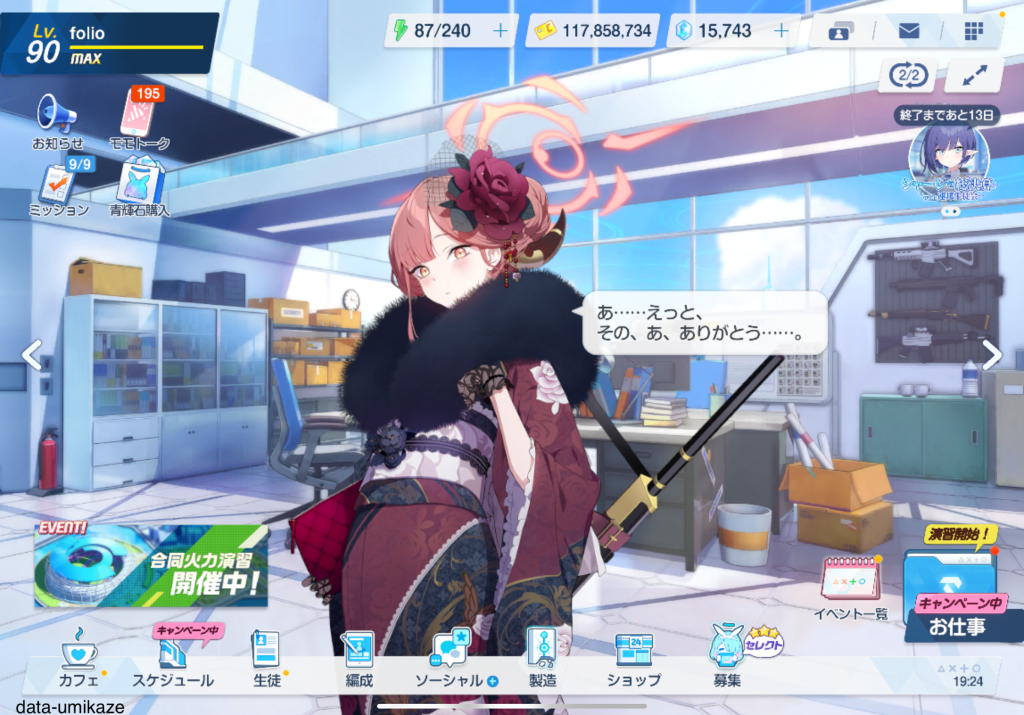Open スケジュール schedule

click(x=173, y=658)
